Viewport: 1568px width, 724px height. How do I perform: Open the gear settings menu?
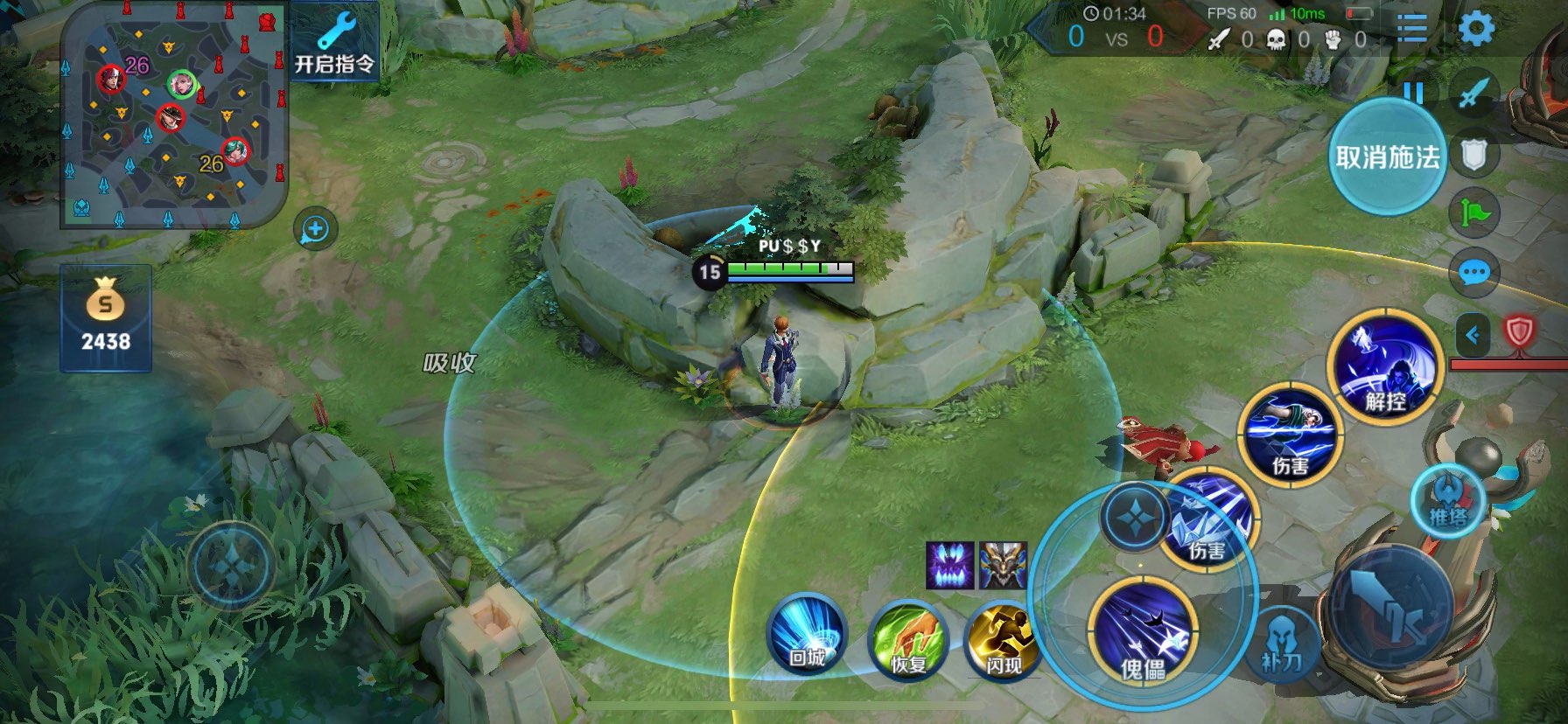(x=1475, y=30)
